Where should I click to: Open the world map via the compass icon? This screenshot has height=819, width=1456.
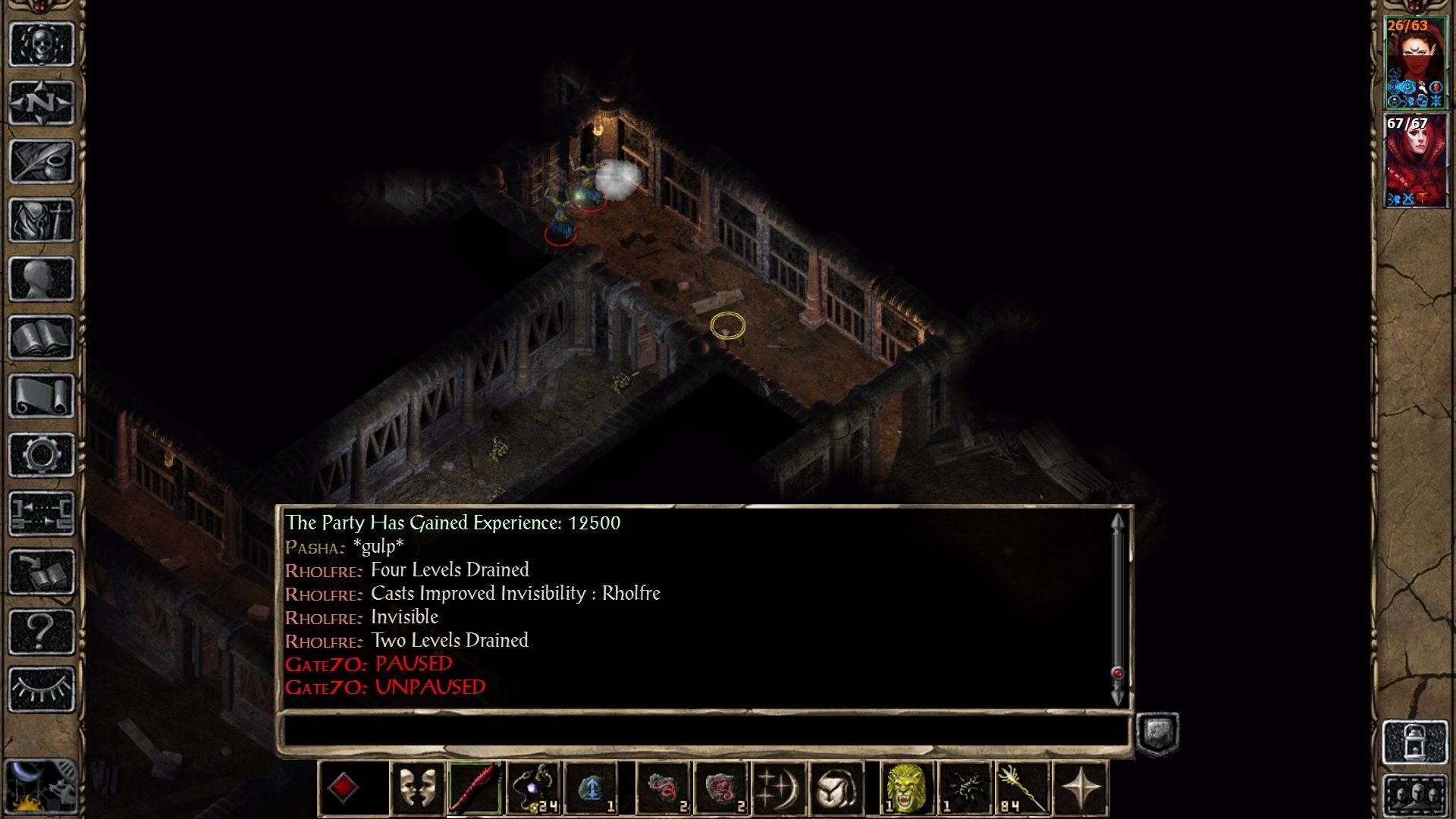point(42,102)
